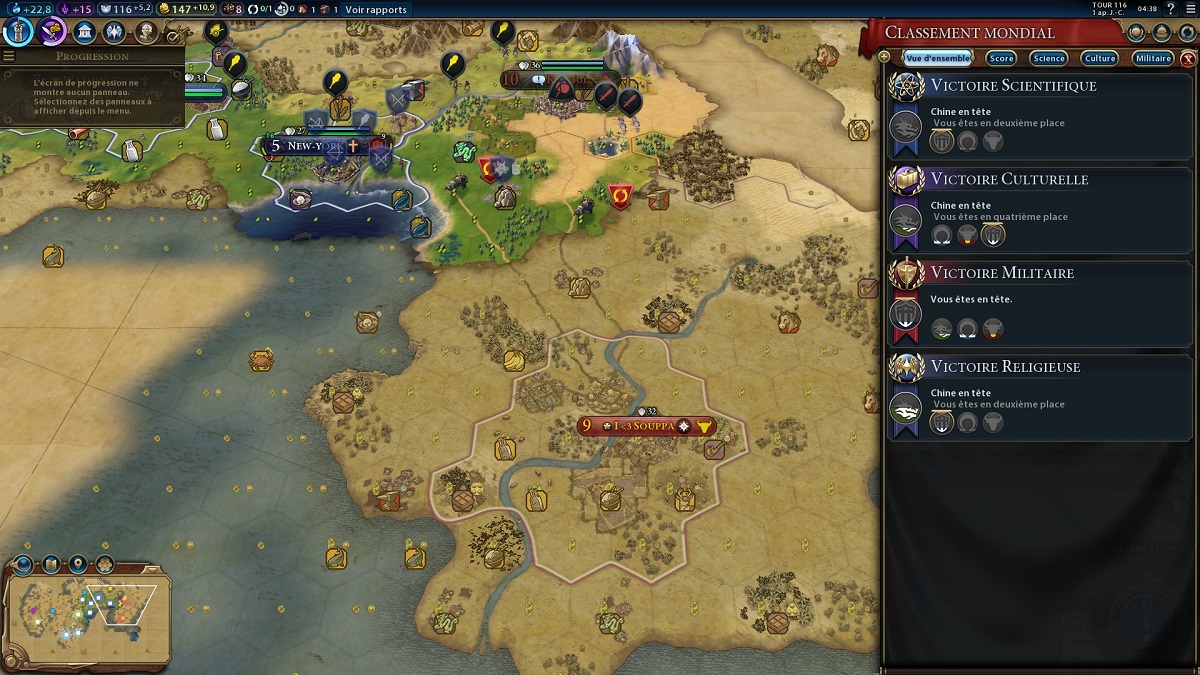Viewport: 1200px width, 675px height.
Task: Open the religion panel icon
Action: pos(116,31)
